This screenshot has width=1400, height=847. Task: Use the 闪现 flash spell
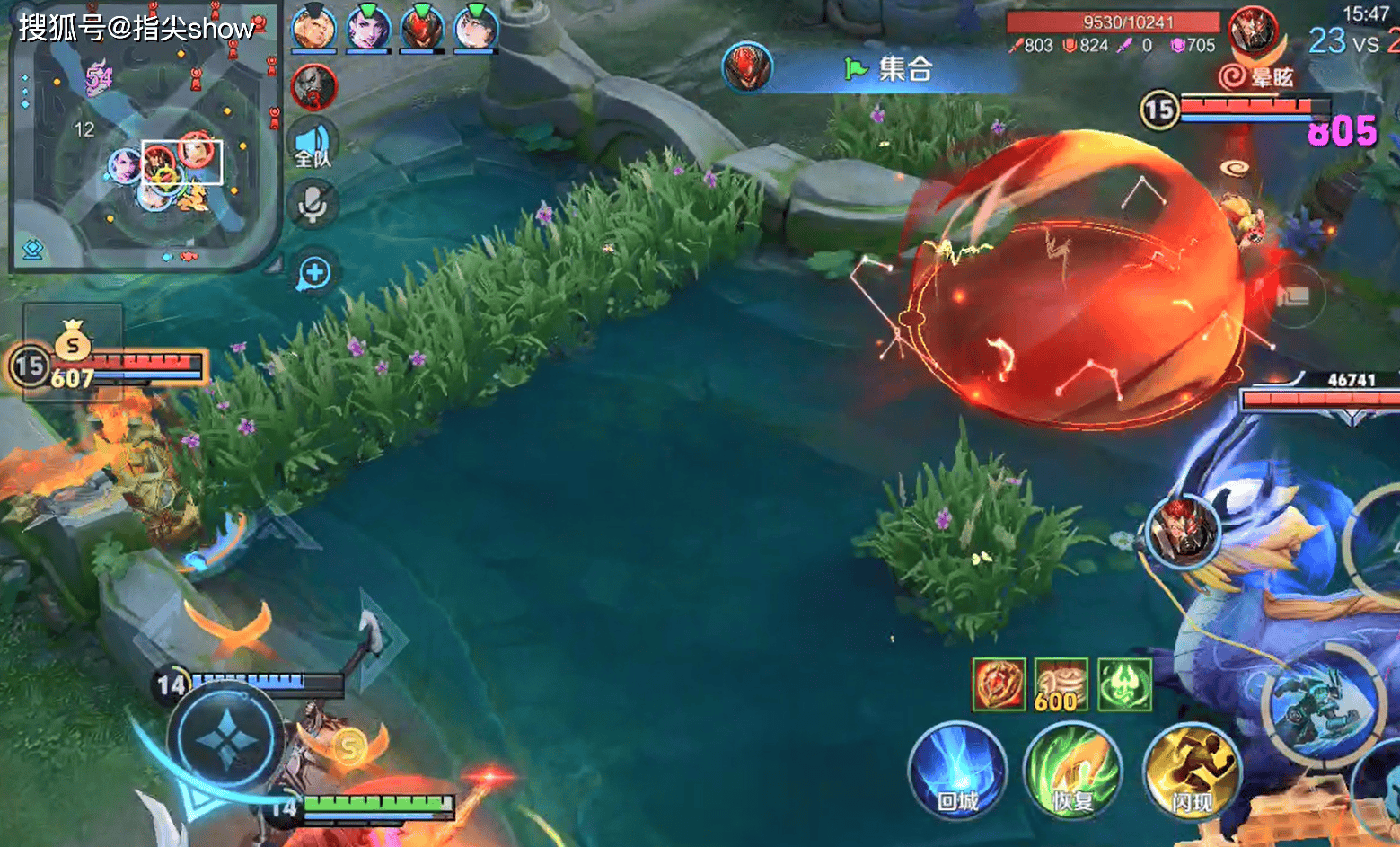1191,771
